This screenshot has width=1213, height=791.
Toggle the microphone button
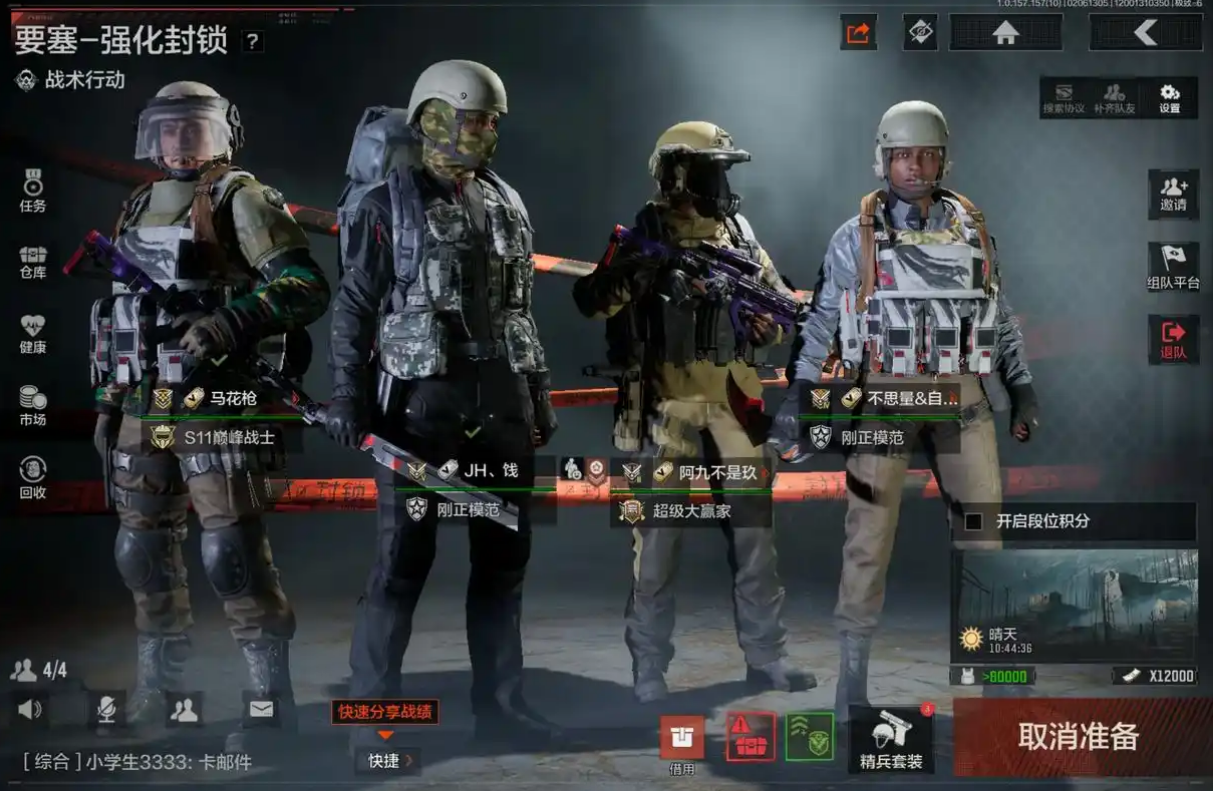click(106, 710)
